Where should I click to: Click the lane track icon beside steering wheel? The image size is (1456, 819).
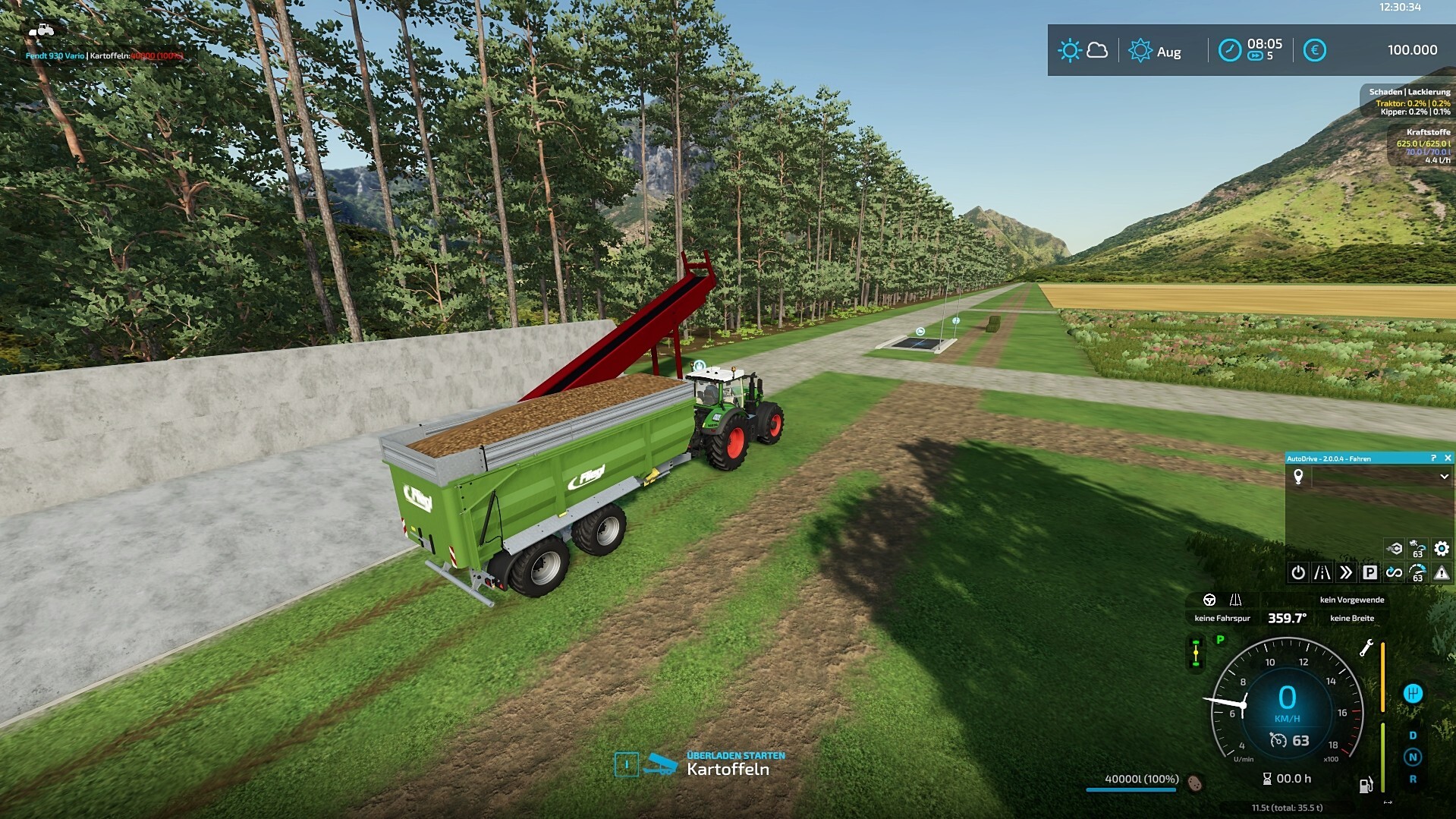(1235, 600)
